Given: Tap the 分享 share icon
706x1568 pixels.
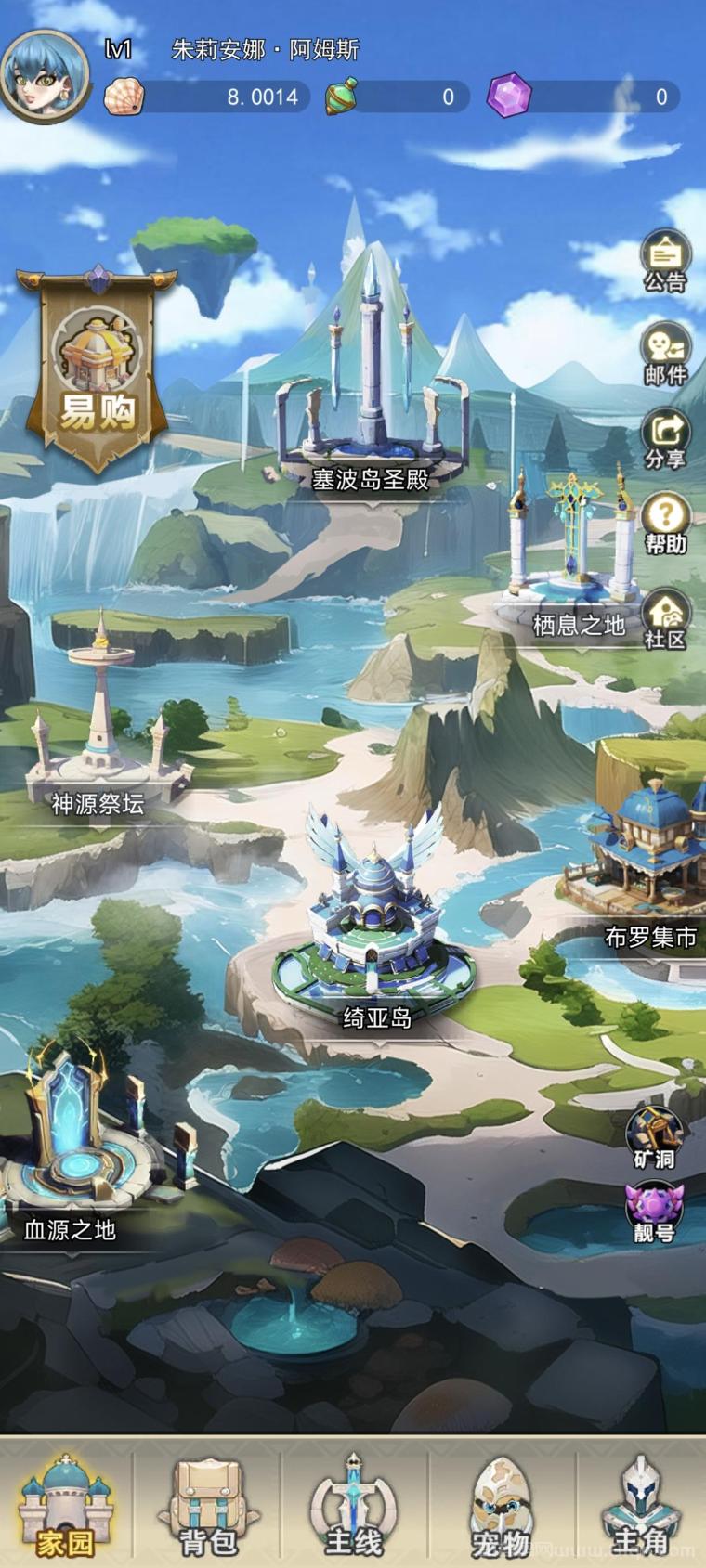Looking at the screenshot, I should [665, 438].
